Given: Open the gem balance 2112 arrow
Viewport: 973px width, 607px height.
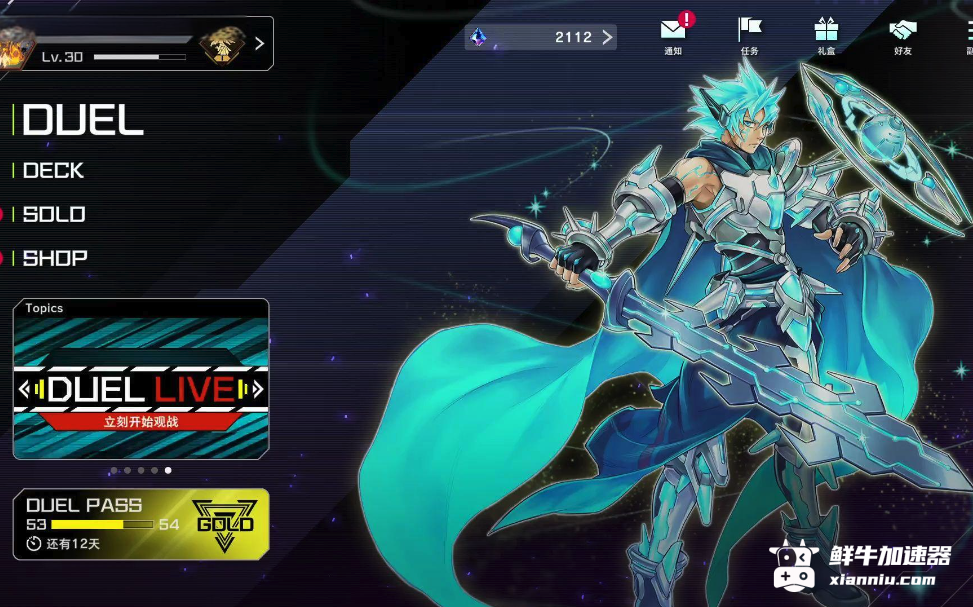Looking at the screenshot, I should (x=607, y=38).
